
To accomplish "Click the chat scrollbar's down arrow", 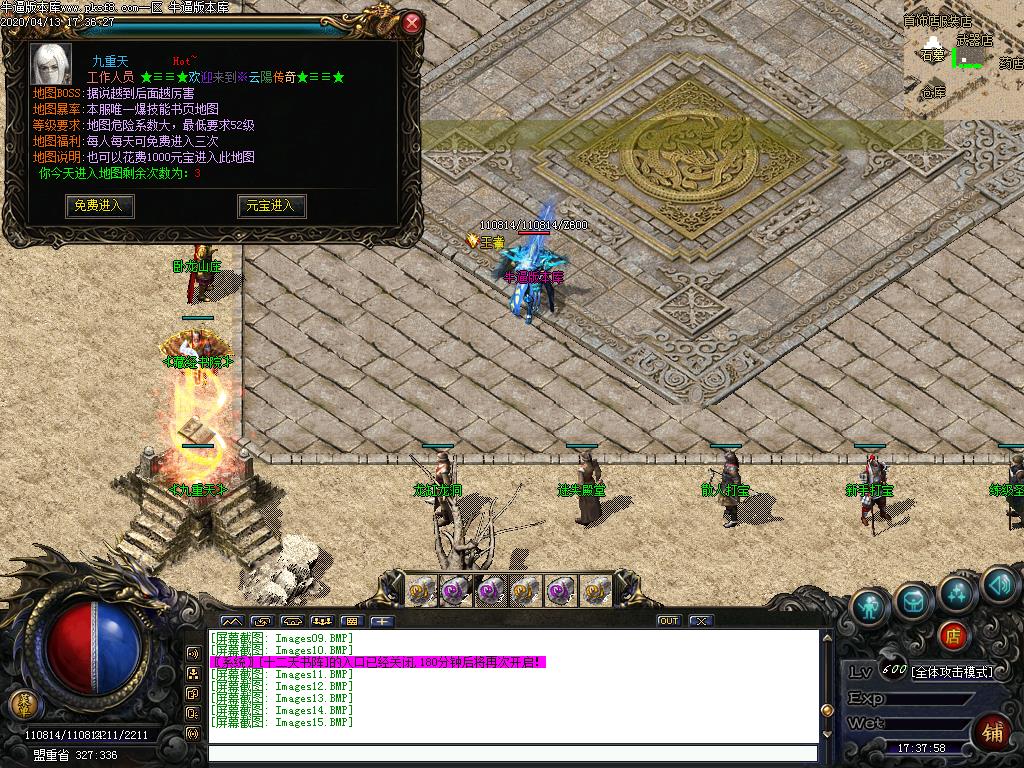I will point(826,735).
